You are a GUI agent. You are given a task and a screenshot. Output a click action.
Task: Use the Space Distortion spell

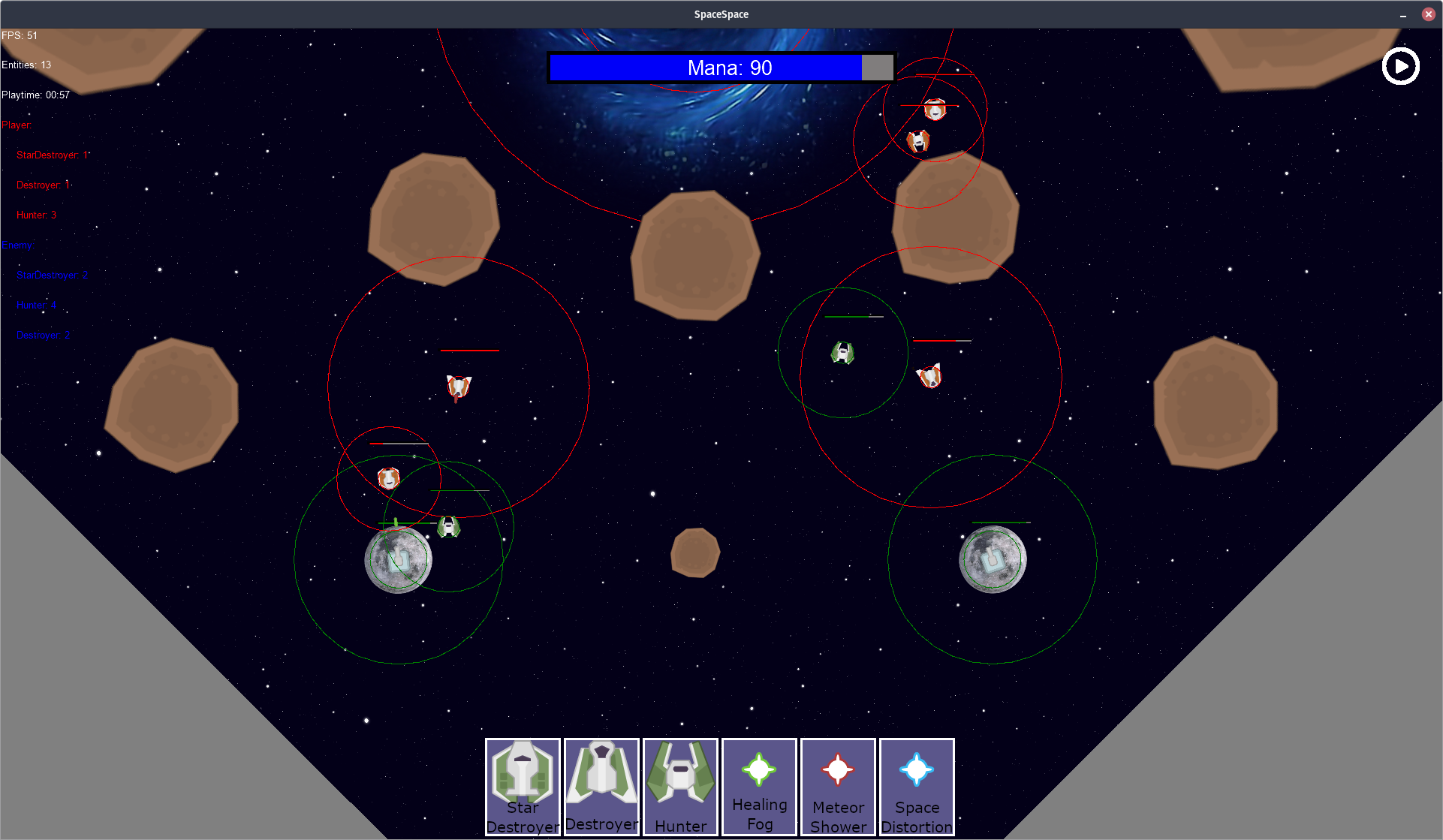[x=917, y=787]
